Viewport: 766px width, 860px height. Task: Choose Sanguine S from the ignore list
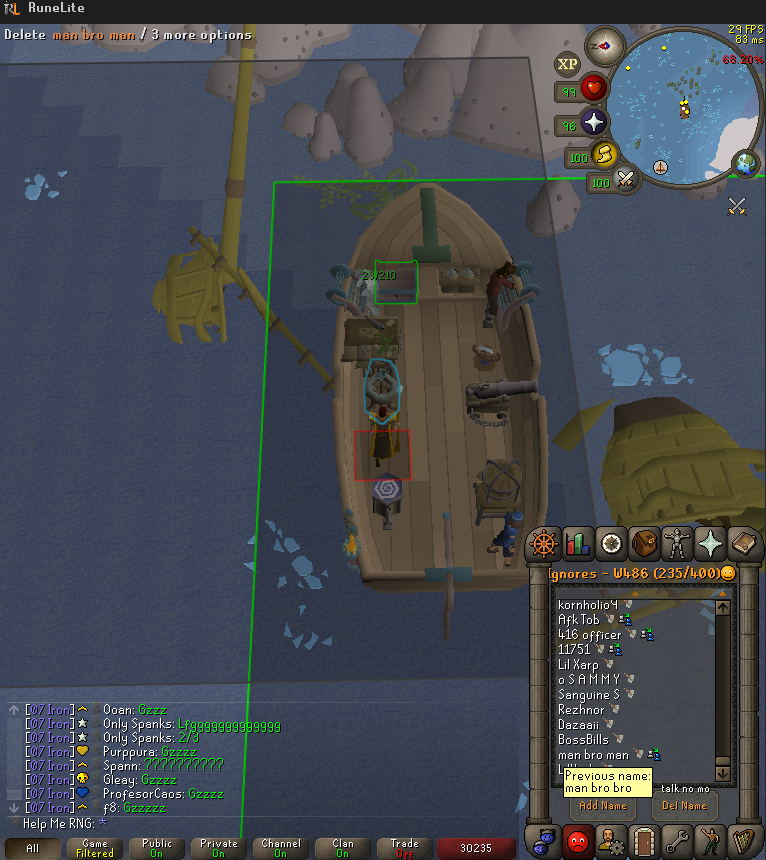[588, 695]
